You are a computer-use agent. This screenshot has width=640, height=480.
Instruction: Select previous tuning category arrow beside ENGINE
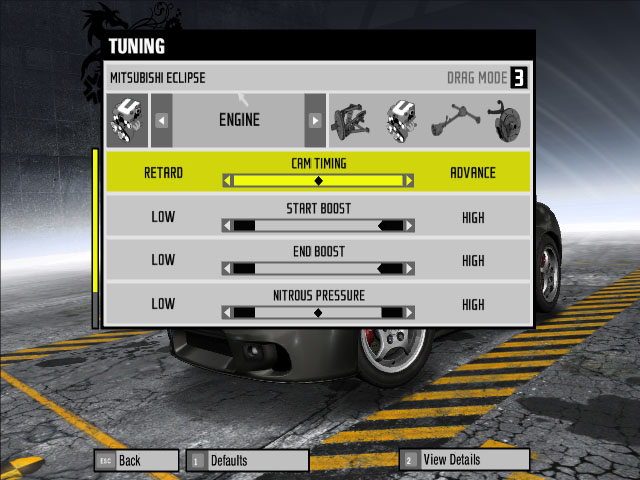point(161,120)
